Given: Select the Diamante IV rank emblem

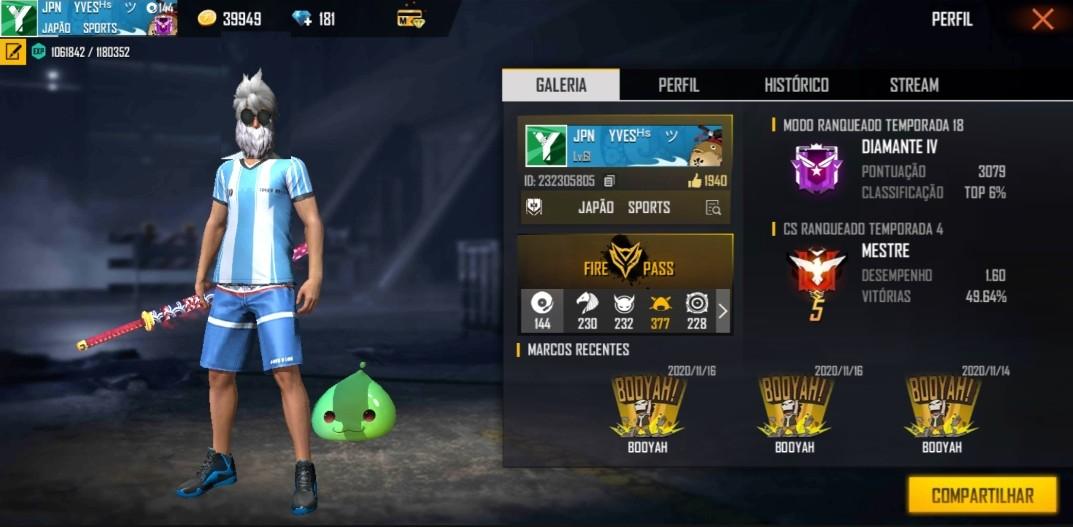Looking at the screenshot, I should pos(816,168).
